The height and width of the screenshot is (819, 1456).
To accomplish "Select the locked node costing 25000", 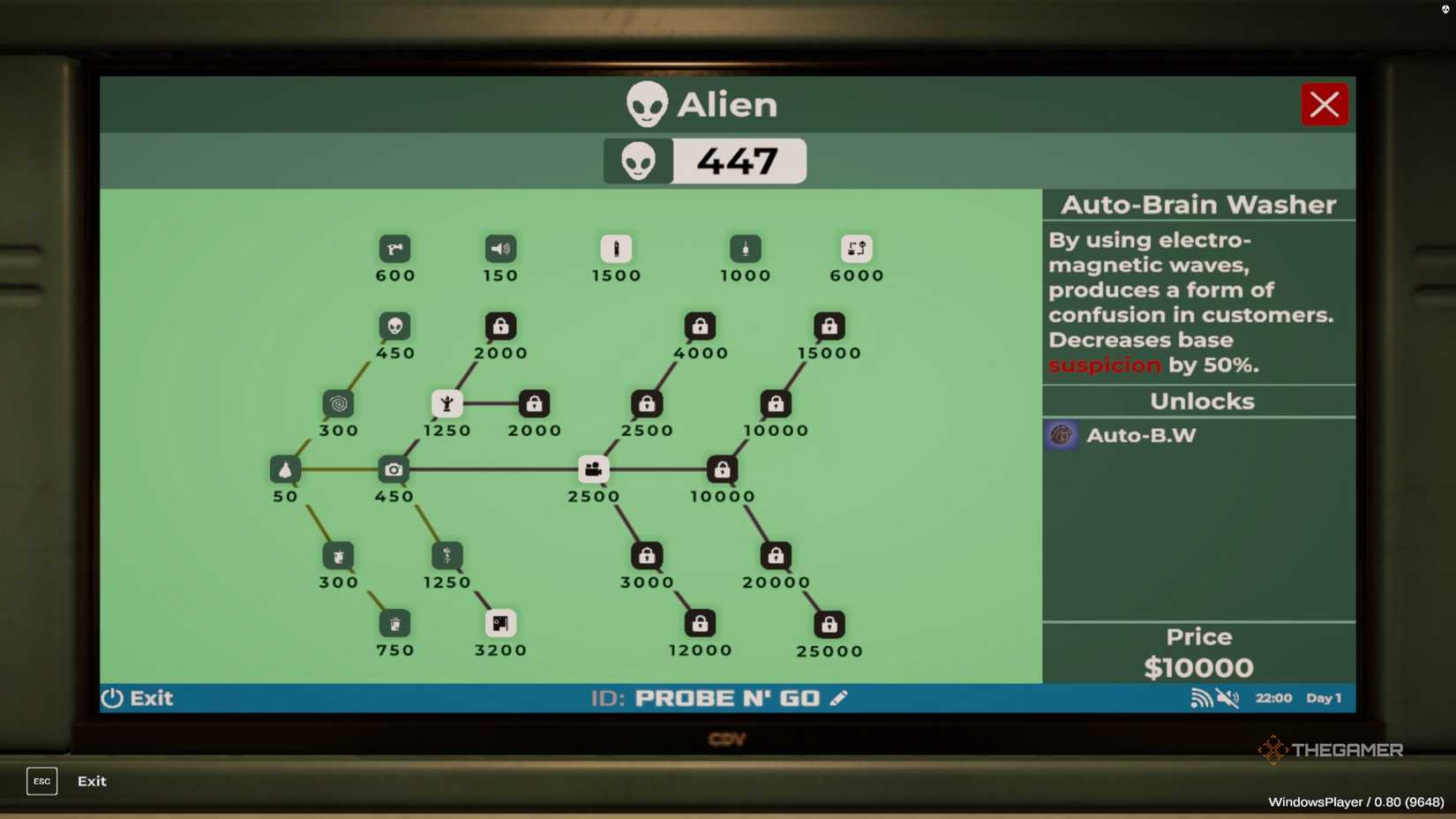I will [x=829, y=625].
